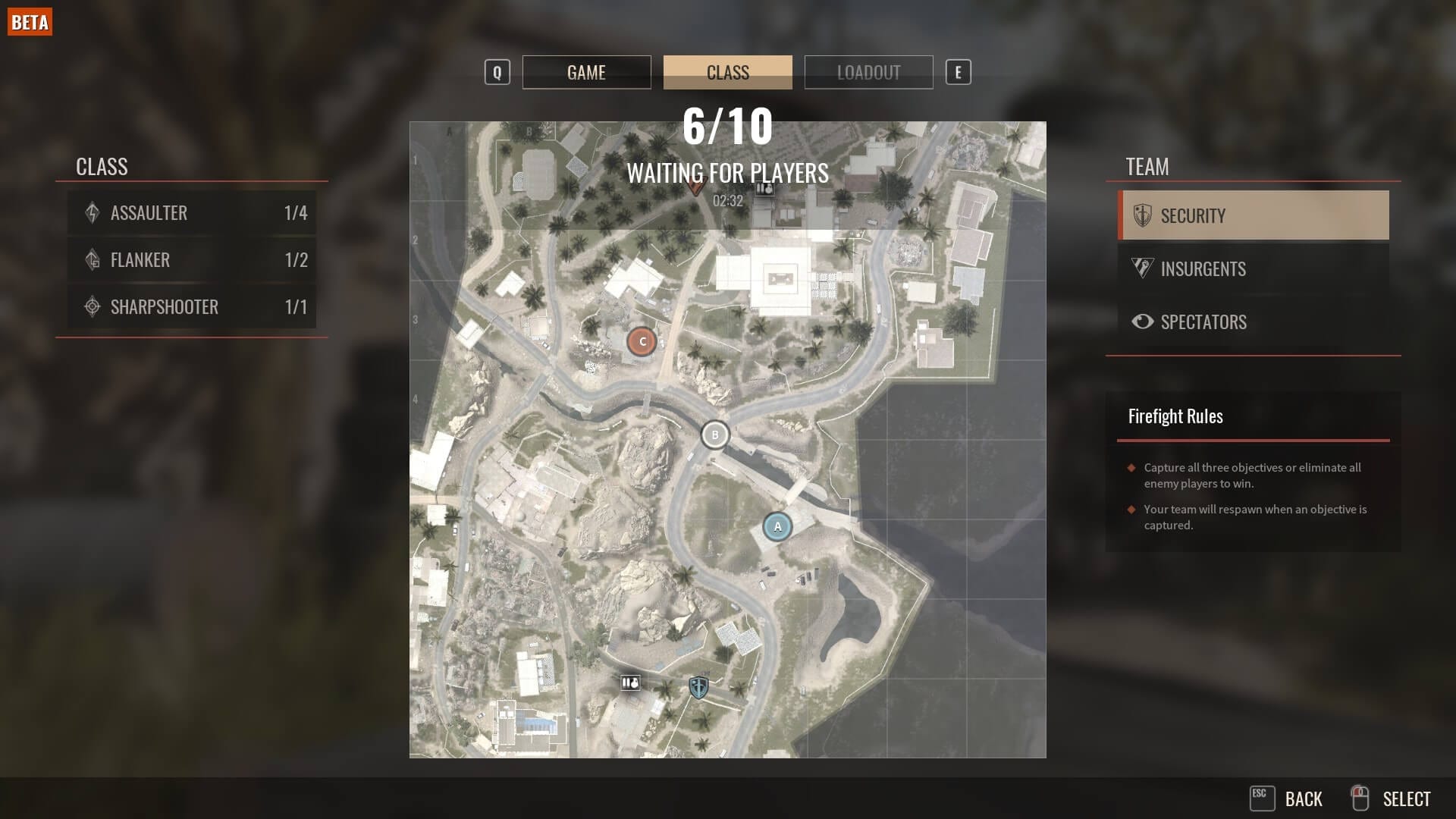The height and width of the screenshot is (819, 1456).
Task: Switch to the Insurgents team
Action: [x=1254, y=269]
